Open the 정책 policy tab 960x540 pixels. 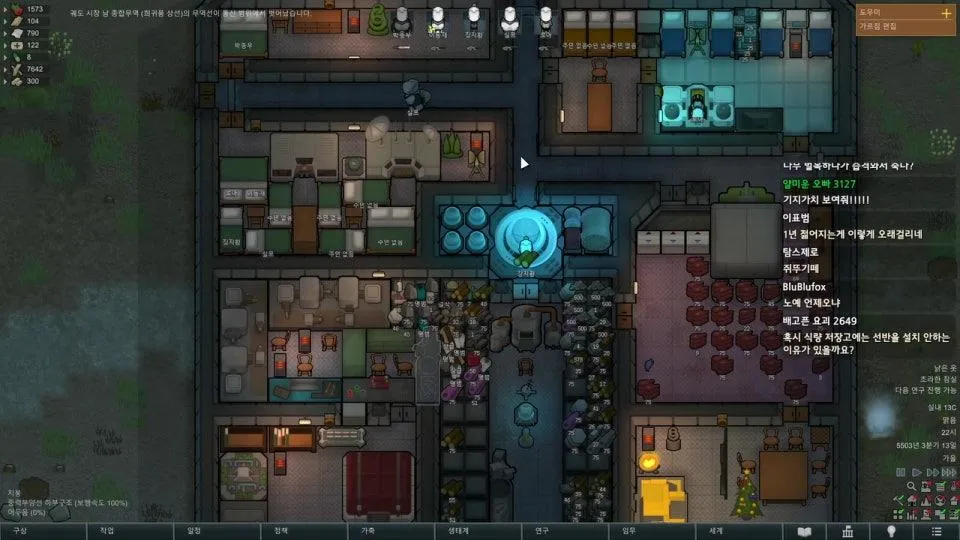tap(282, 531)
